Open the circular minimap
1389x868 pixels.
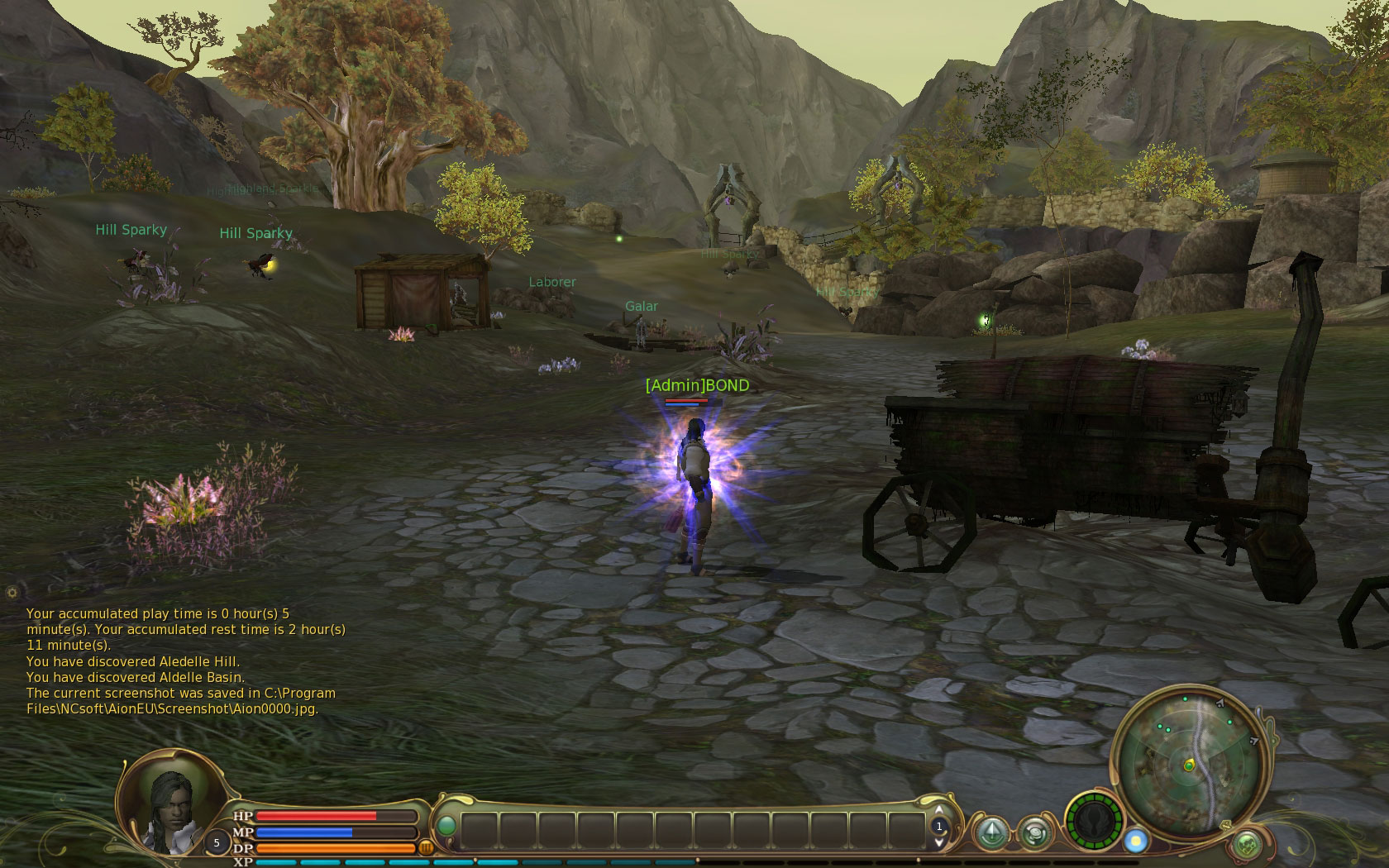pos(1187,763)
